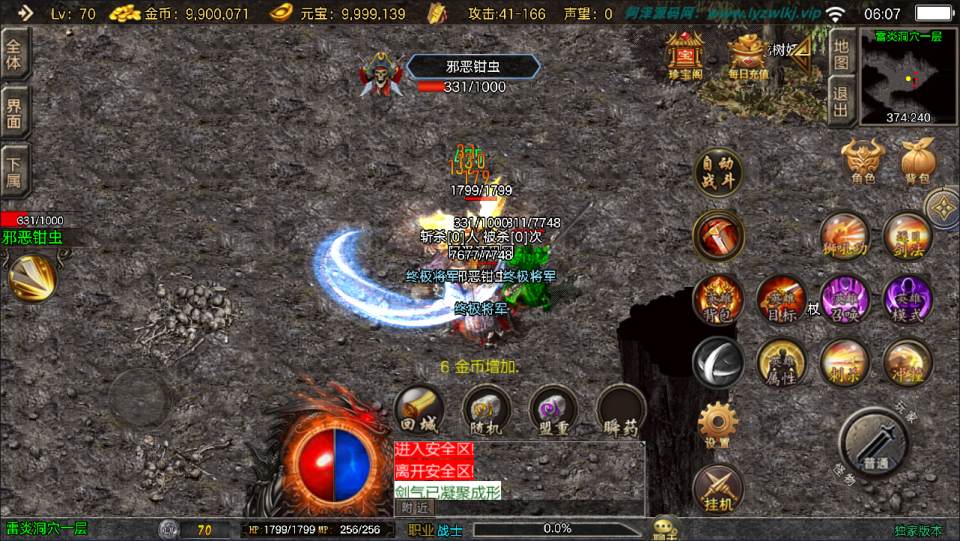Screen dimensions: 960x541
Task: Select the 全体 tab on left edge
Action: click(x=15, y=55)
